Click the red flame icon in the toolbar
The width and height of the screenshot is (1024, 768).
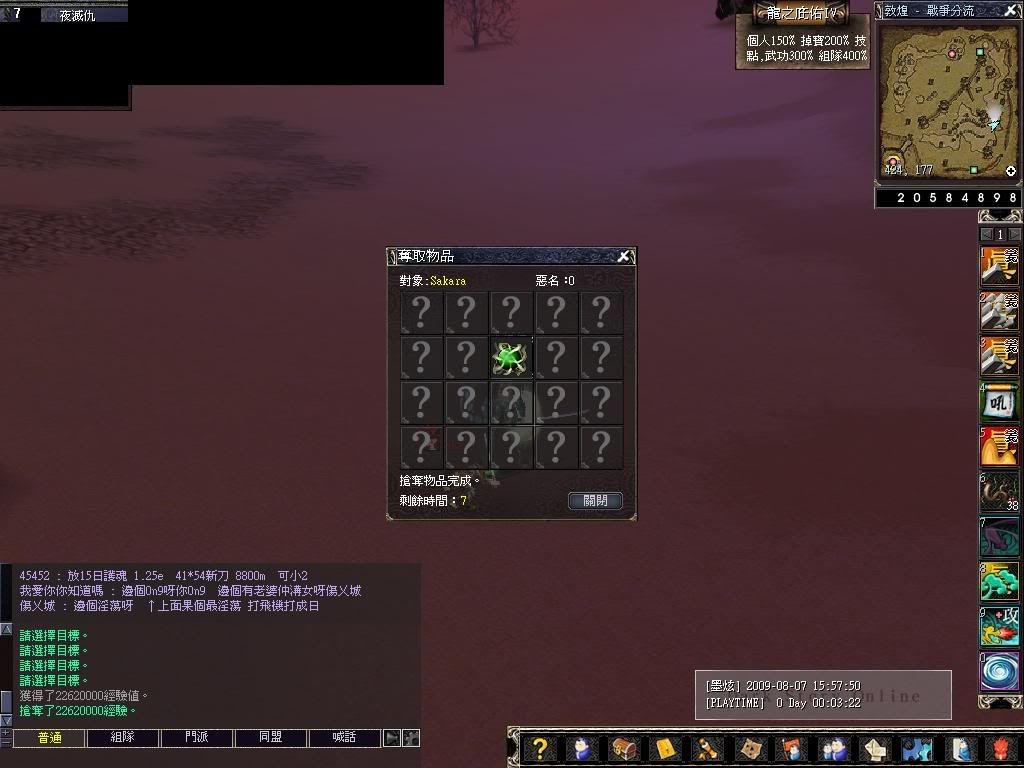pos(1002,749)
